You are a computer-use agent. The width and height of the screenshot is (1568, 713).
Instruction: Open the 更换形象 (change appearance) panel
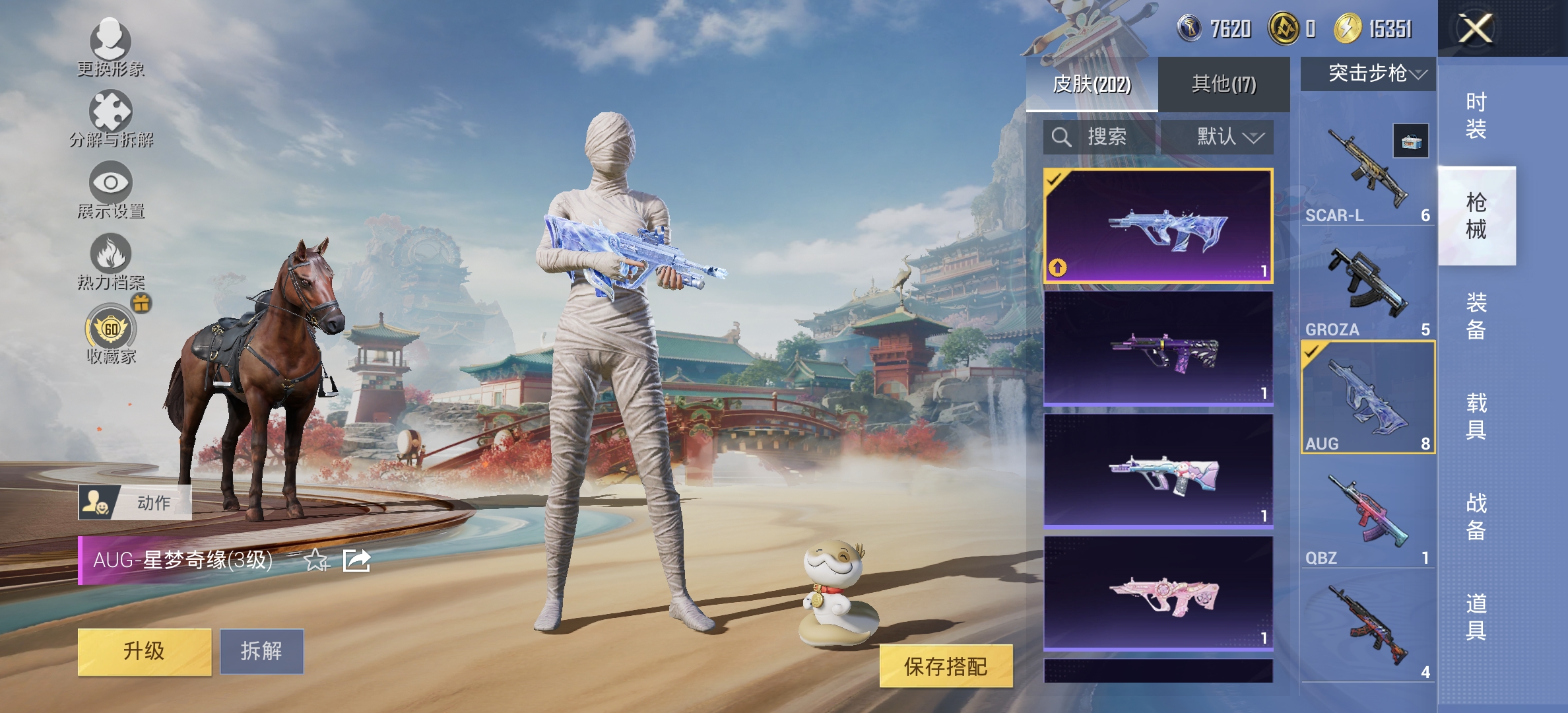(110, 50)
